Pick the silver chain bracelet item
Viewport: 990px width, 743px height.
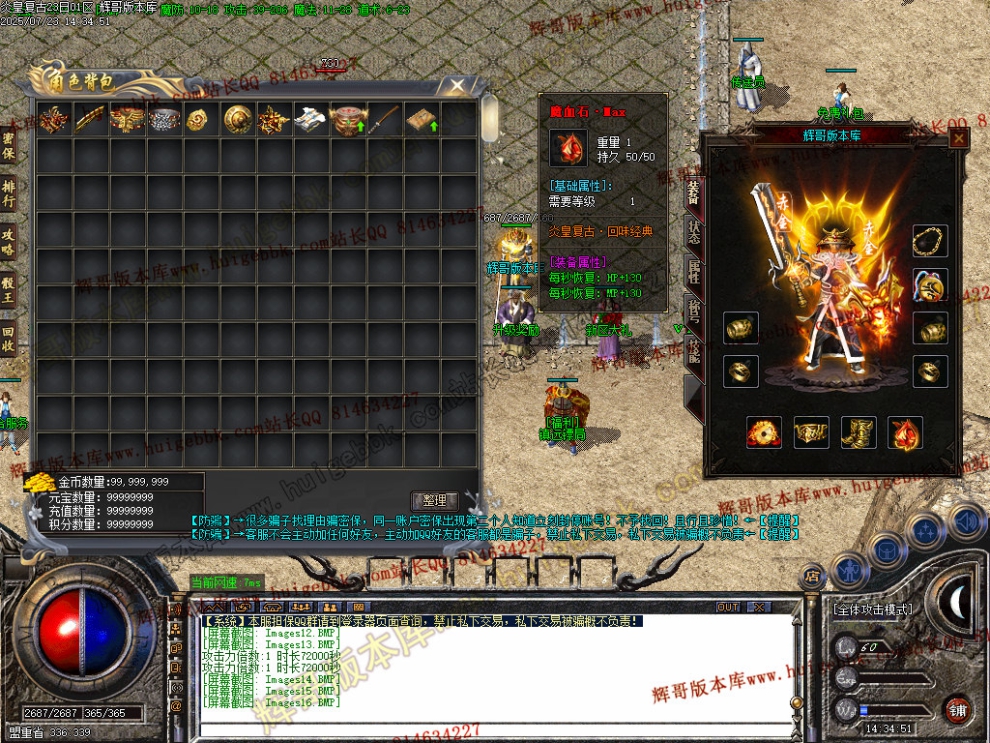[164, 119]
